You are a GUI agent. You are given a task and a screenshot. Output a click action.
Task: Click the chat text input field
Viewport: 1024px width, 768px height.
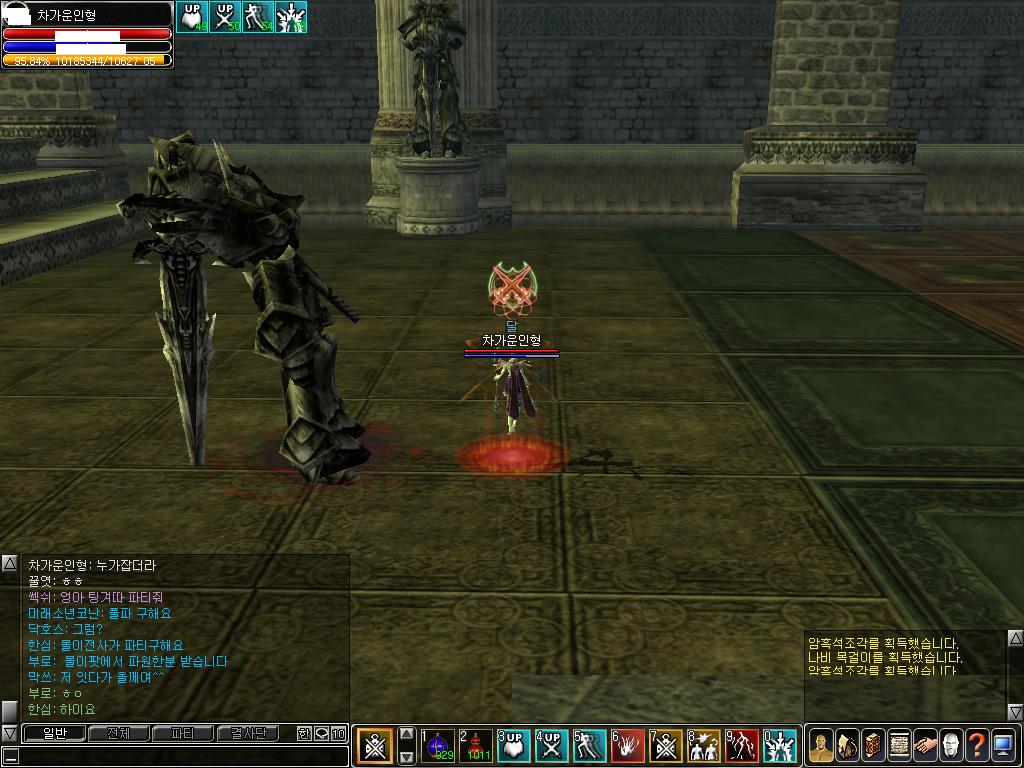pos(175,754)
